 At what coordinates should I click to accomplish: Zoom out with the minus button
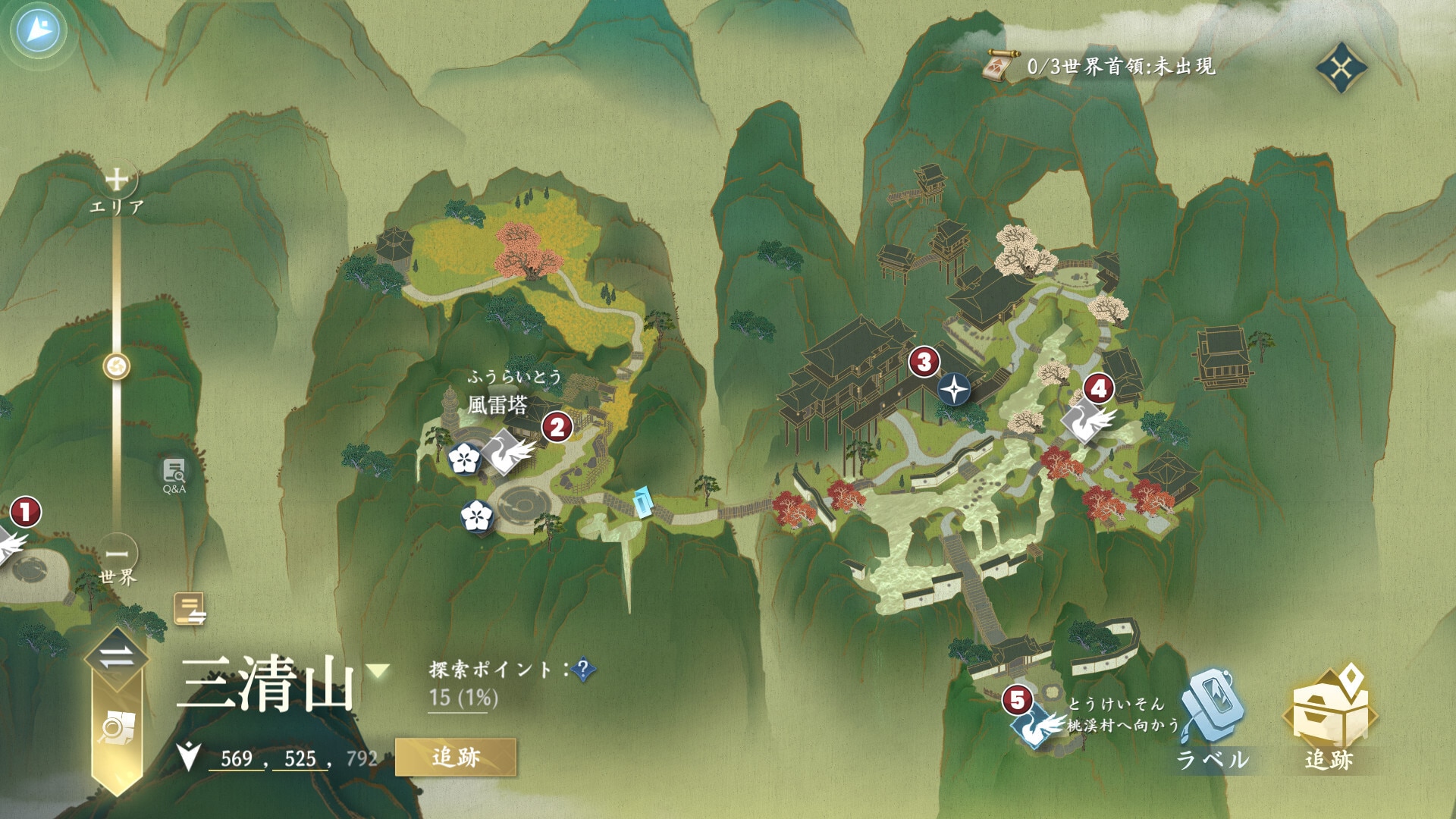117,554
